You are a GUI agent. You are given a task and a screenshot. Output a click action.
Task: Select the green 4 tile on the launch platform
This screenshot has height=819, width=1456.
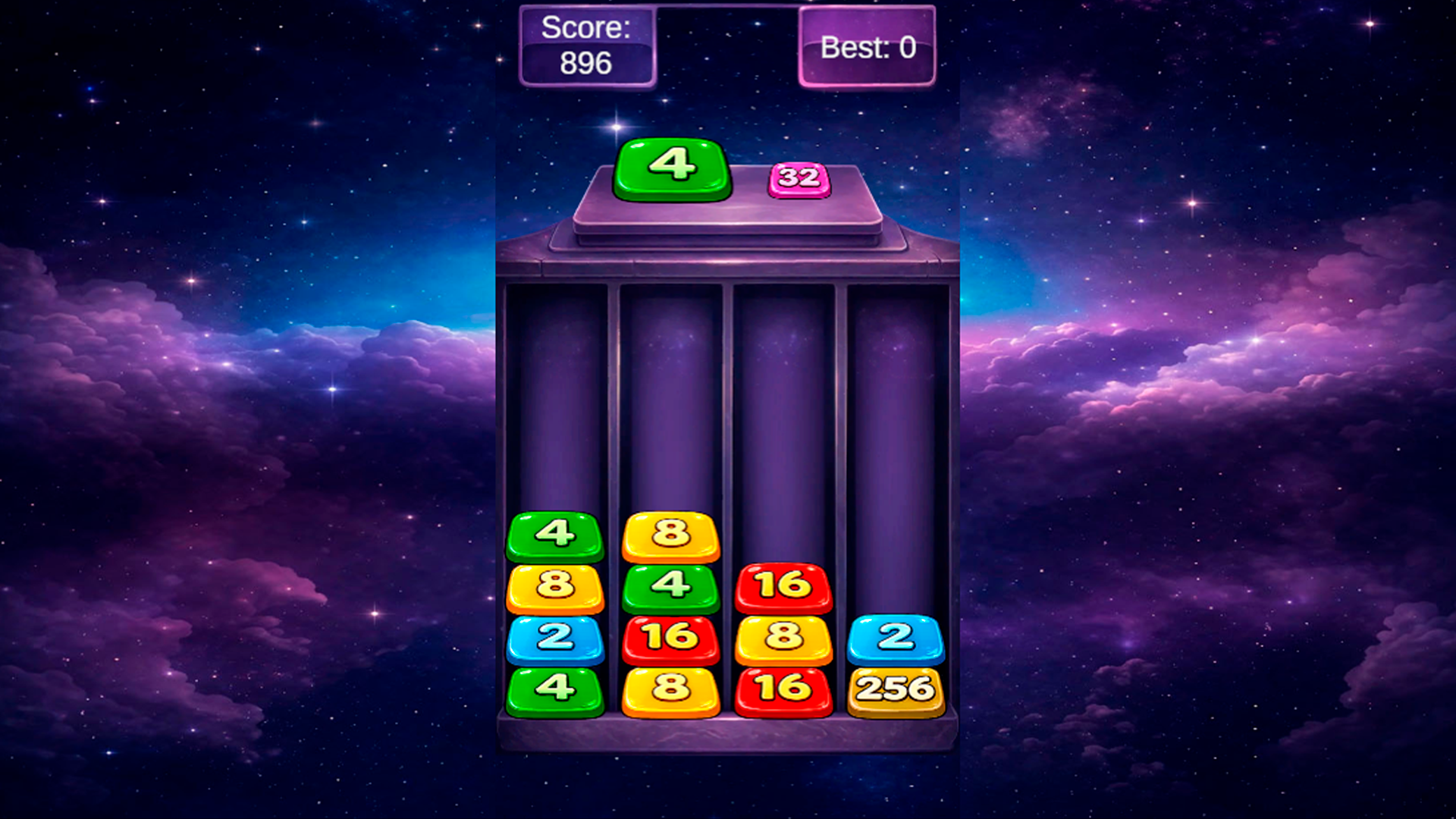[x=670, y=170]
